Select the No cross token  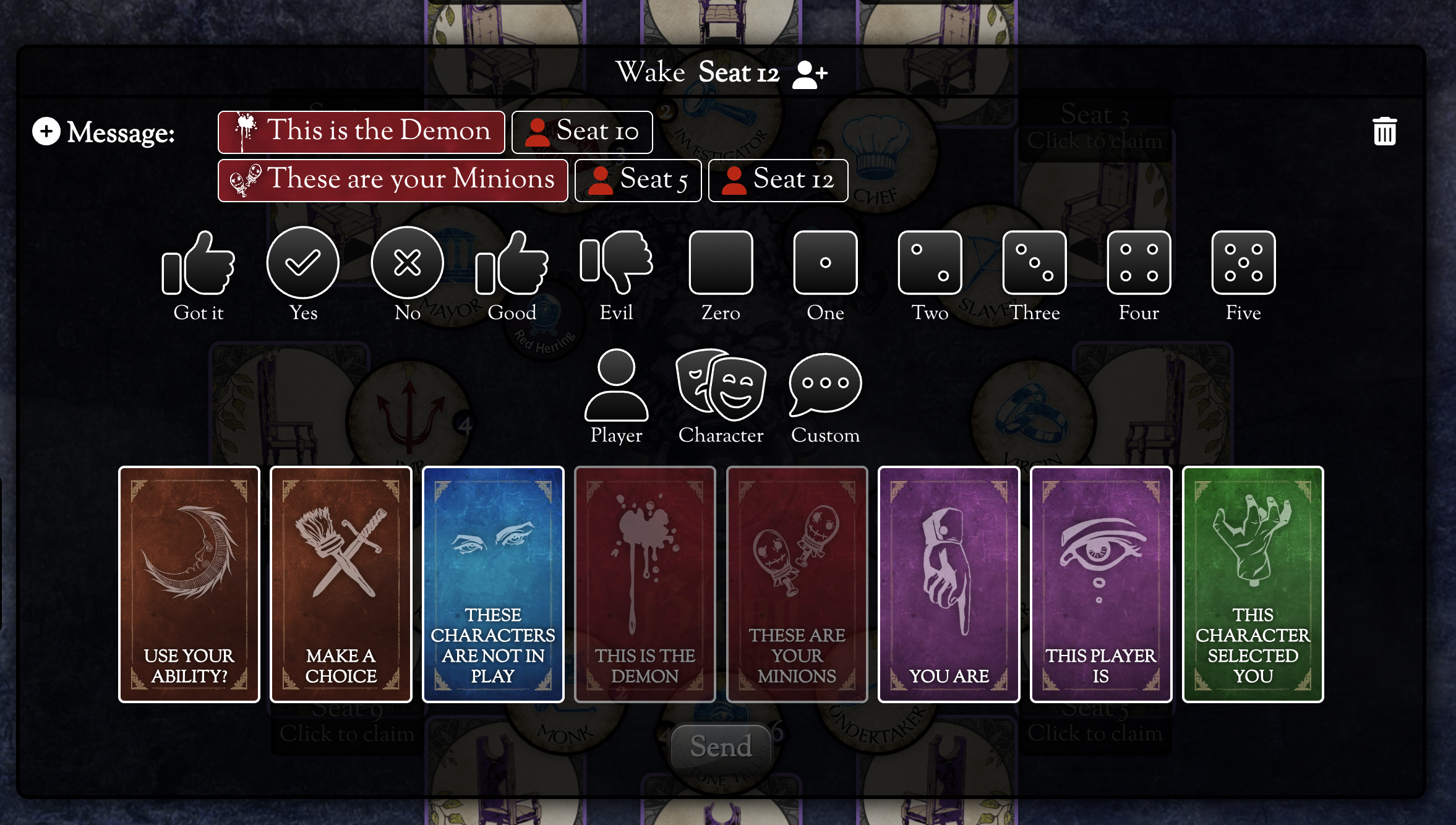click(407, 263)
